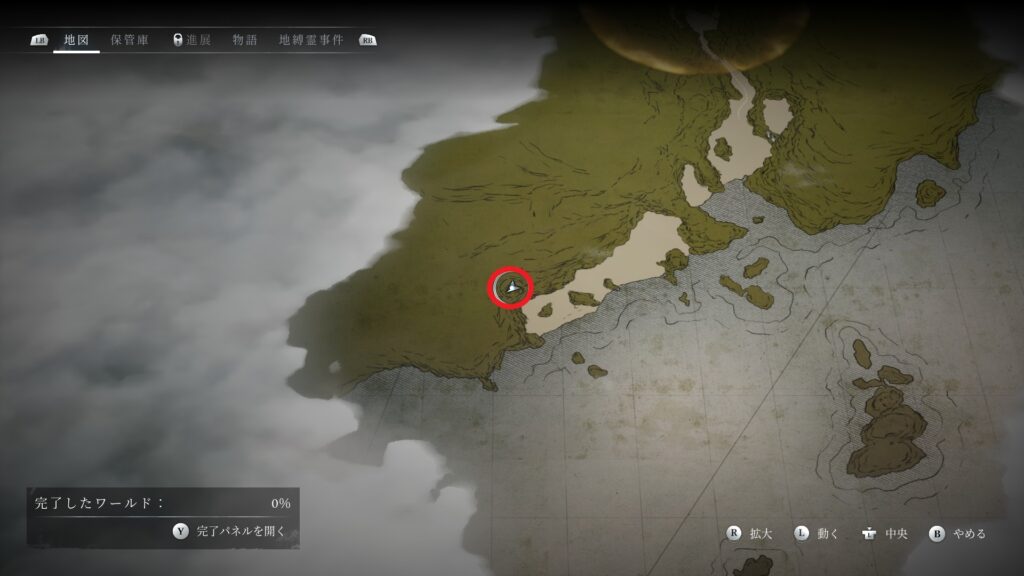The width and height of the screenshot is (1024, 576).
Task: Switch to the 地図 map tab
Action: tap(76, 40)
